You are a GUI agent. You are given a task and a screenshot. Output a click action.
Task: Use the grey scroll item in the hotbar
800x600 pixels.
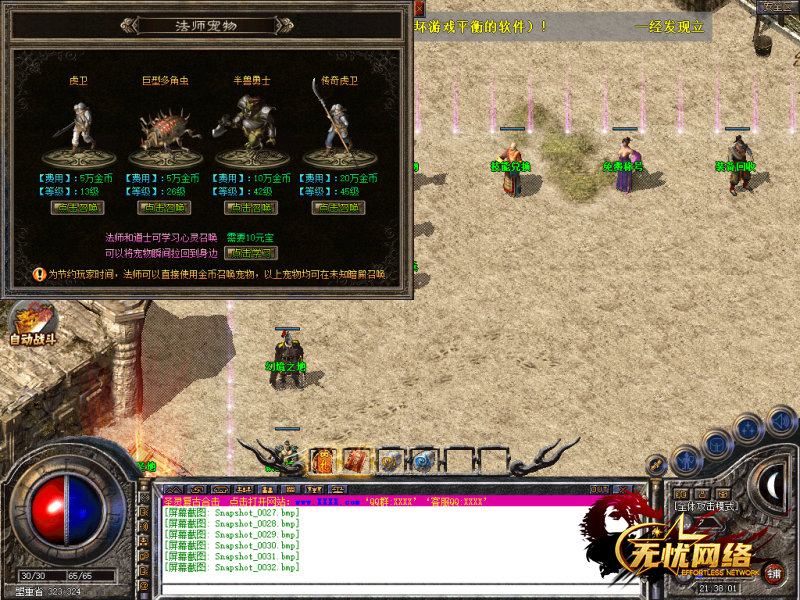[x=389, y=460]
